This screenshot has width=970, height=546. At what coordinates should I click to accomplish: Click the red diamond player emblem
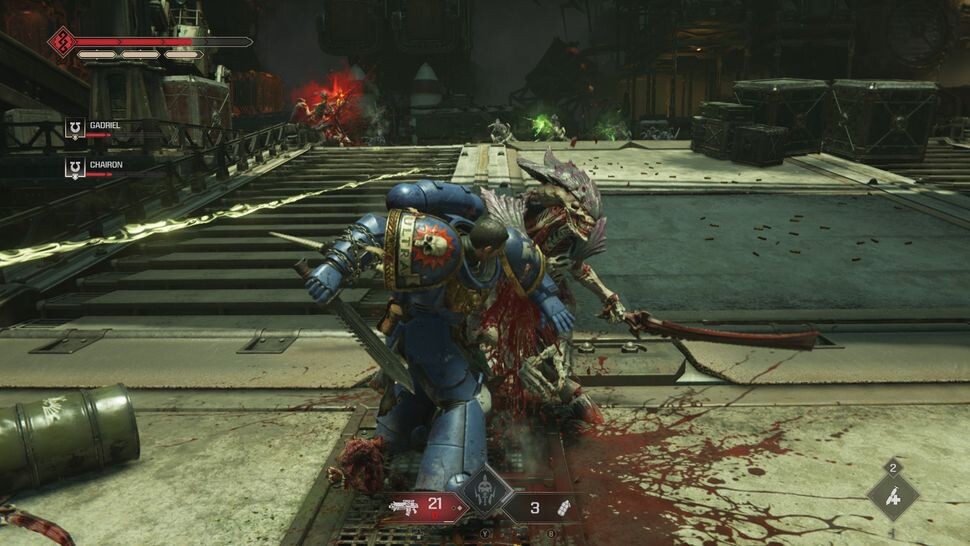(x=62, y=41)
